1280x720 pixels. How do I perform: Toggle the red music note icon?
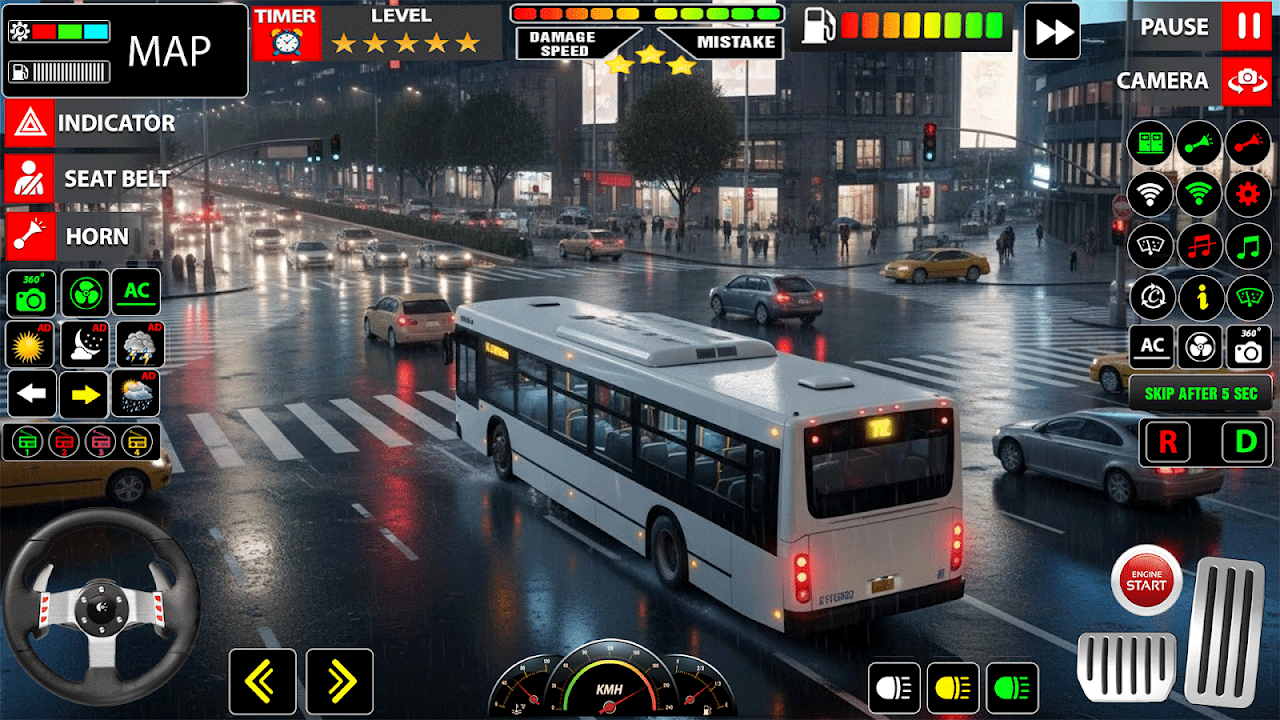pyautogui.click(x=1198, y=245)
